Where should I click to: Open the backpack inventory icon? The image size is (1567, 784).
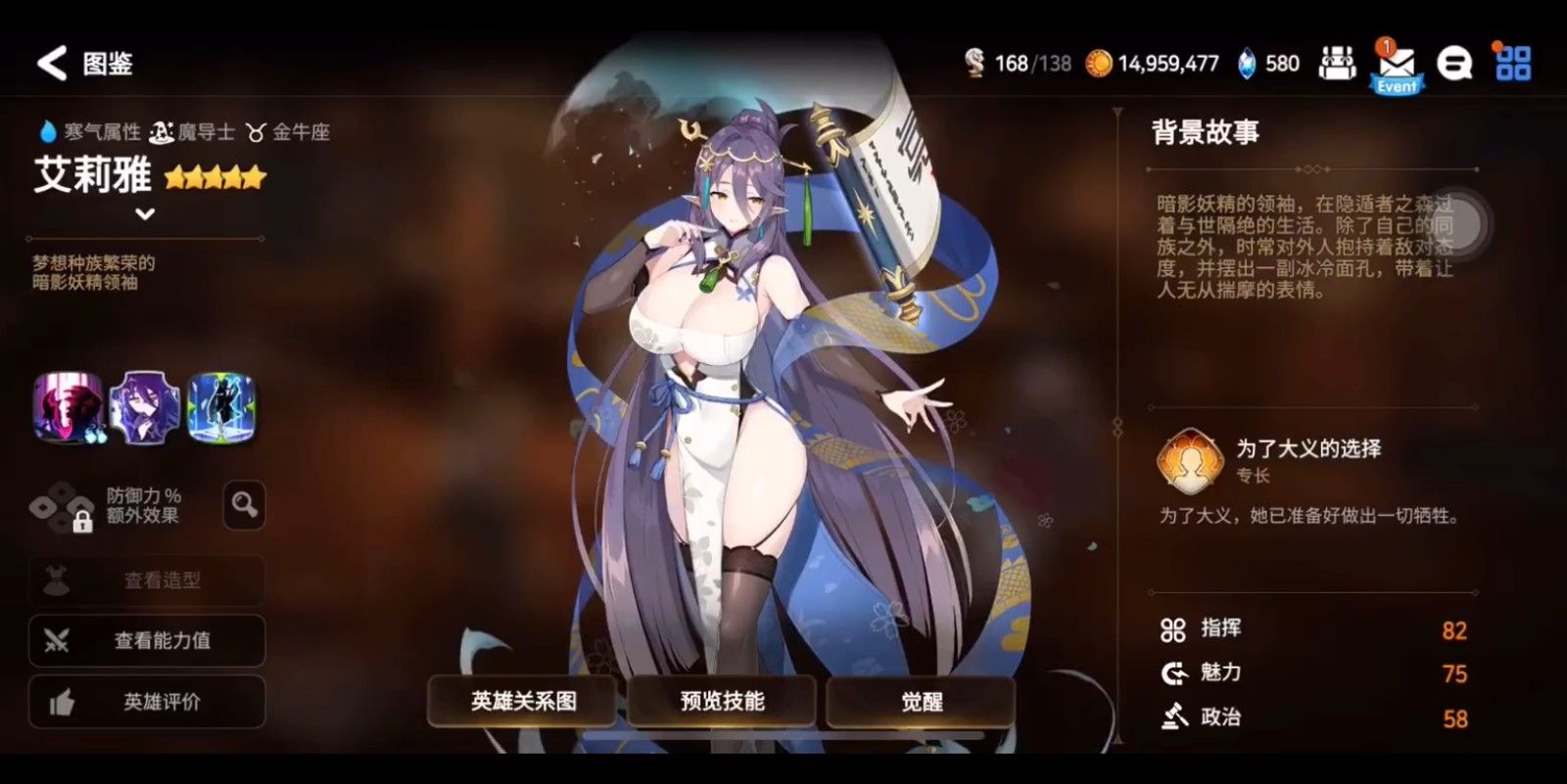(1338, 63)
